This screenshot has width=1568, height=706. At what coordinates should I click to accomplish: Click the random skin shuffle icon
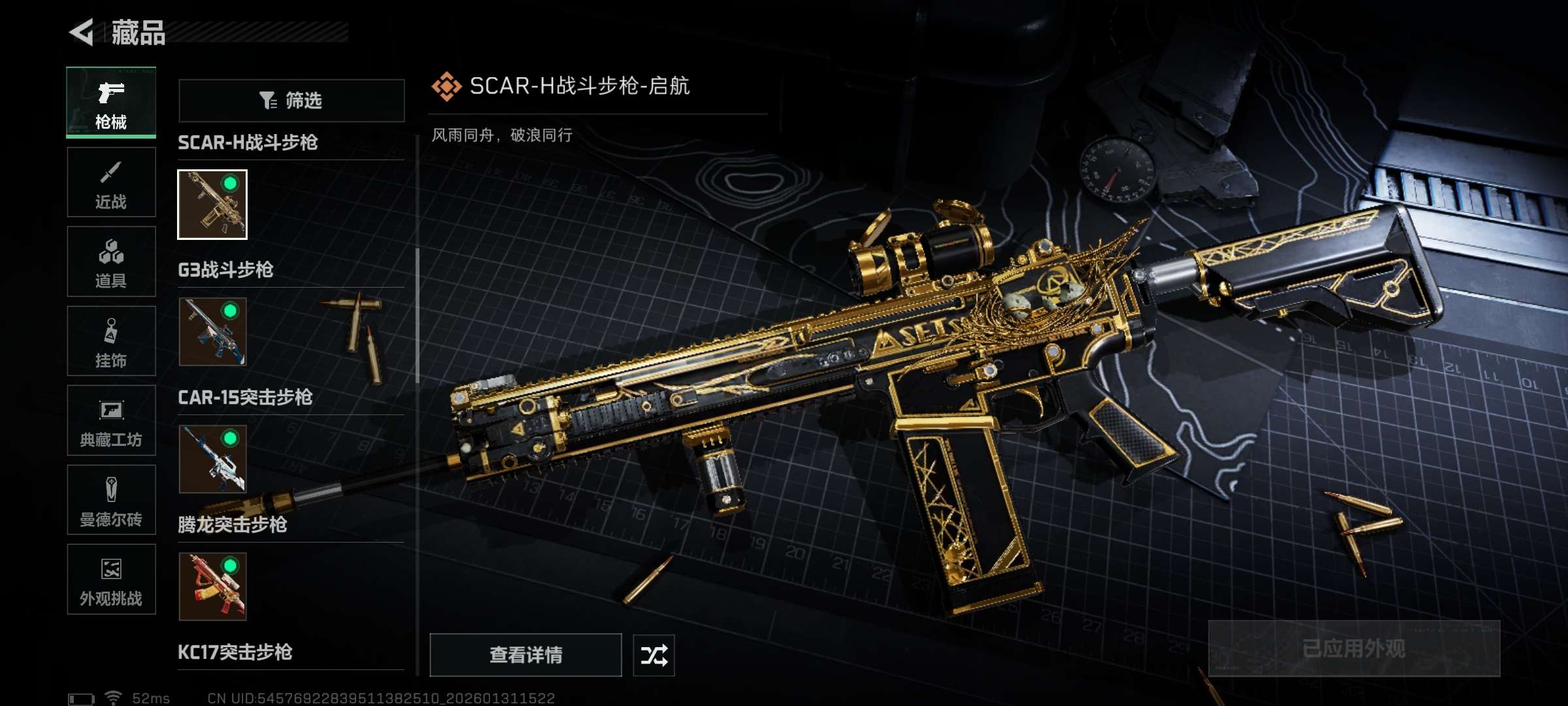click(x=654, y=654)
